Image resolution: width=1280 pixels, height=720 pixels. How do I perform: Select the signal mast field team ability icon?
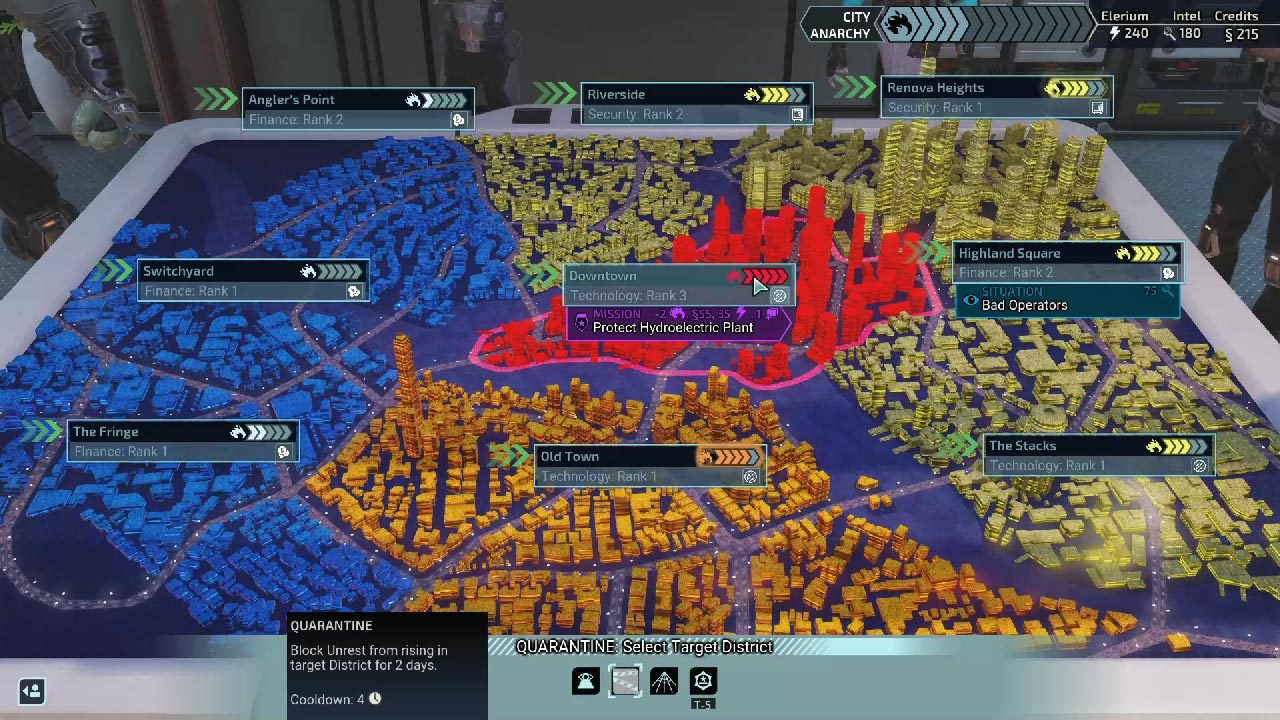[663, 680]
